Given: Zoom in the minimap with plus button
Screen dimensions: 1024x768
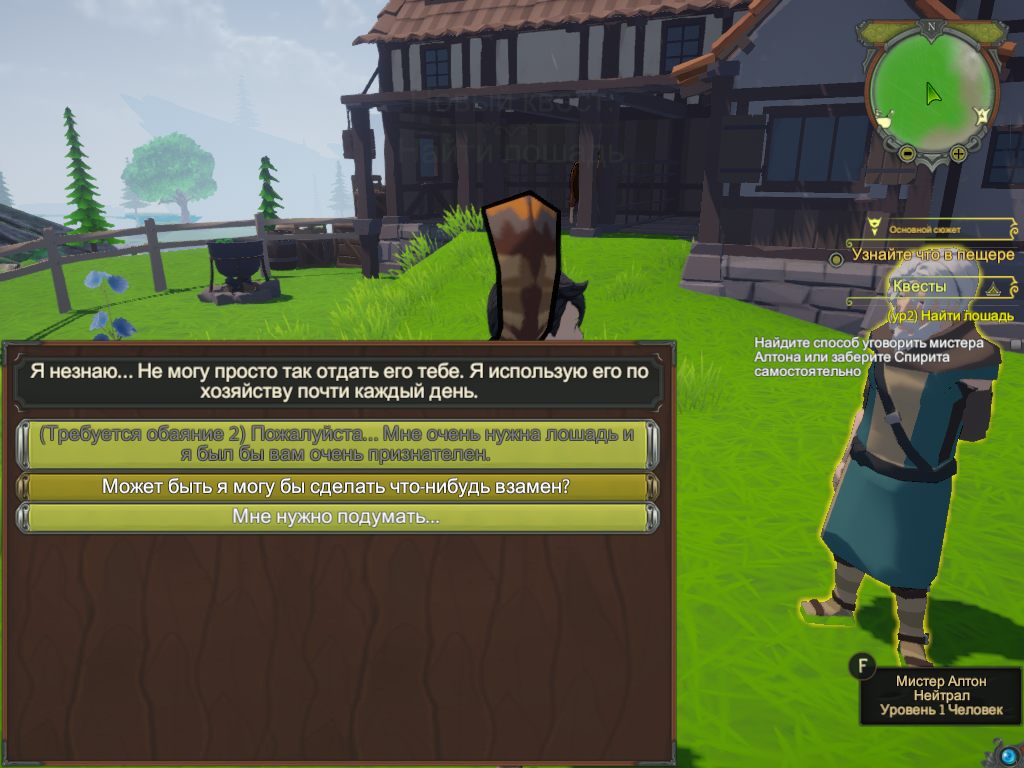Looking at the screenshot, I should point(958,153).
